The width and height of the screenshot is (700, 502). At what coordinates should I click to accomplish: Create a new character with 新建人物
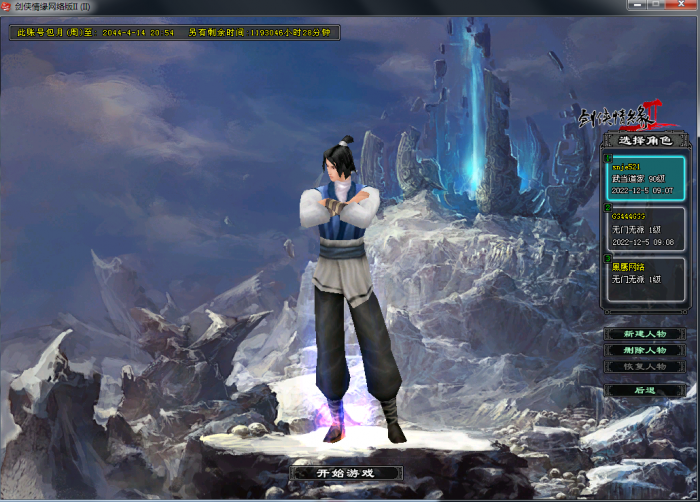point(644,334)
